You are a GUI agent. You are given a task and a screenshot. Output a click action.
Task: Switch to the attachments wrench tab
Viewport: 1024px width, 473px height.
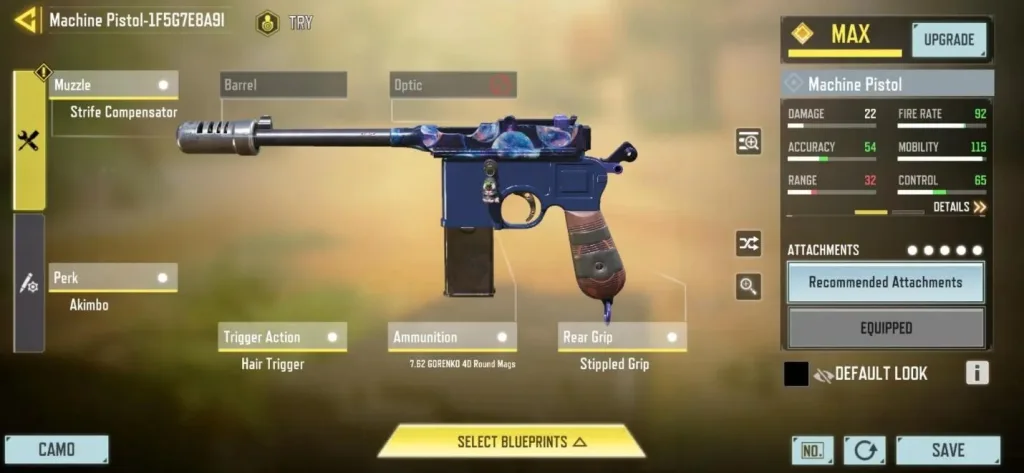[28, 141]
